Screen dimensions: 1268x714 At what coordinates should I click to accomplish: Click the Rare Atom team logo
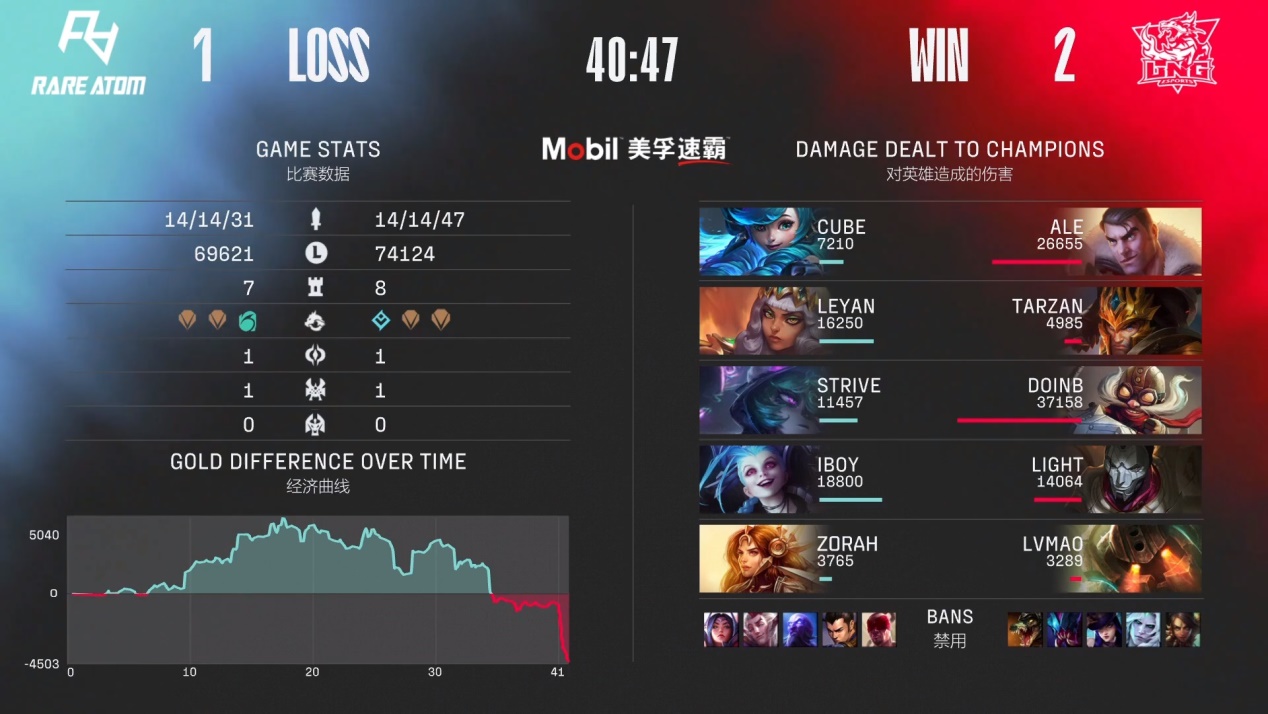click(x=88, y=54)
